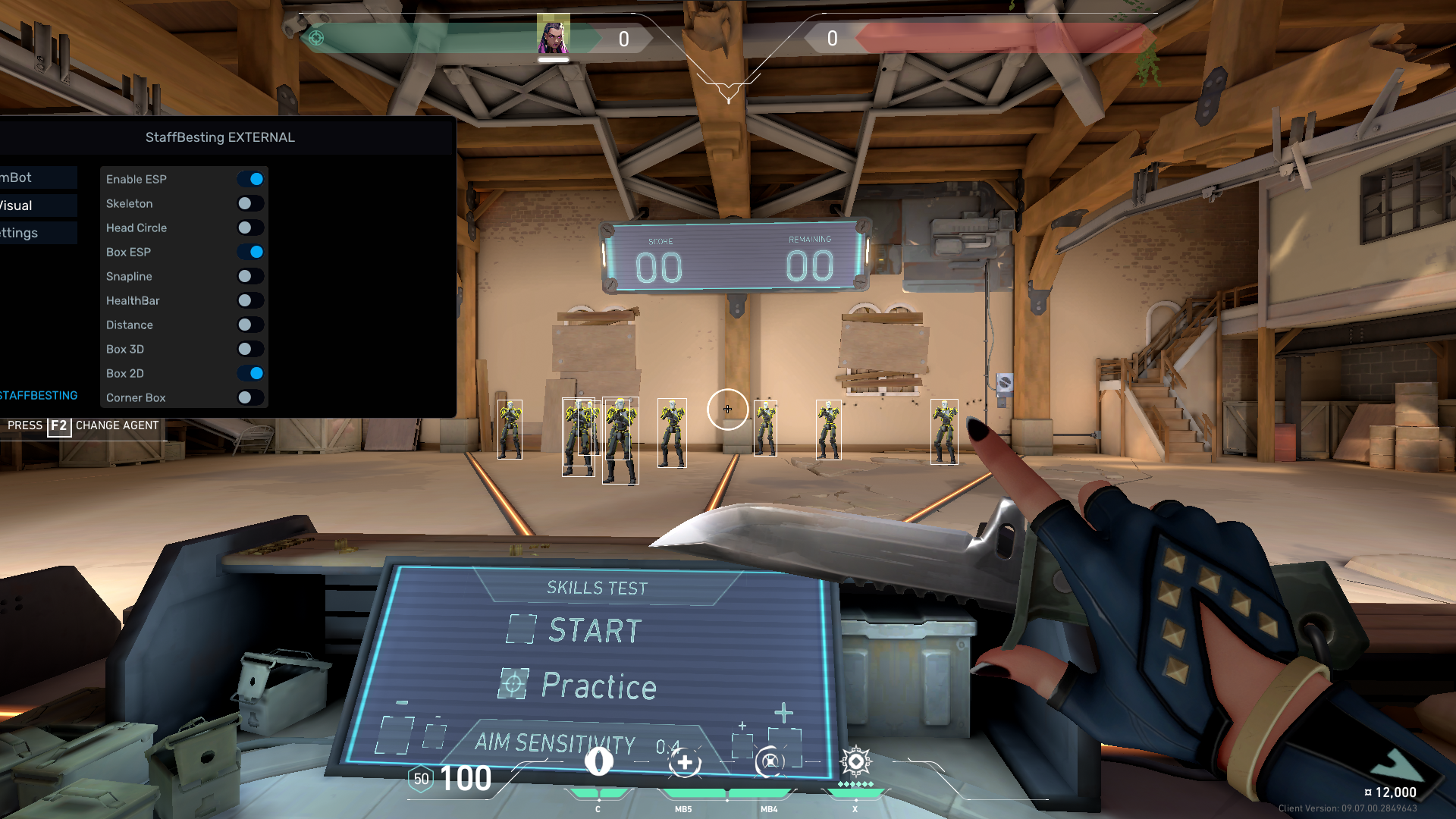Switch to the overlay's Visual tab
The width and height of the screenshot is (1456, 819).
tap(38, 206)
